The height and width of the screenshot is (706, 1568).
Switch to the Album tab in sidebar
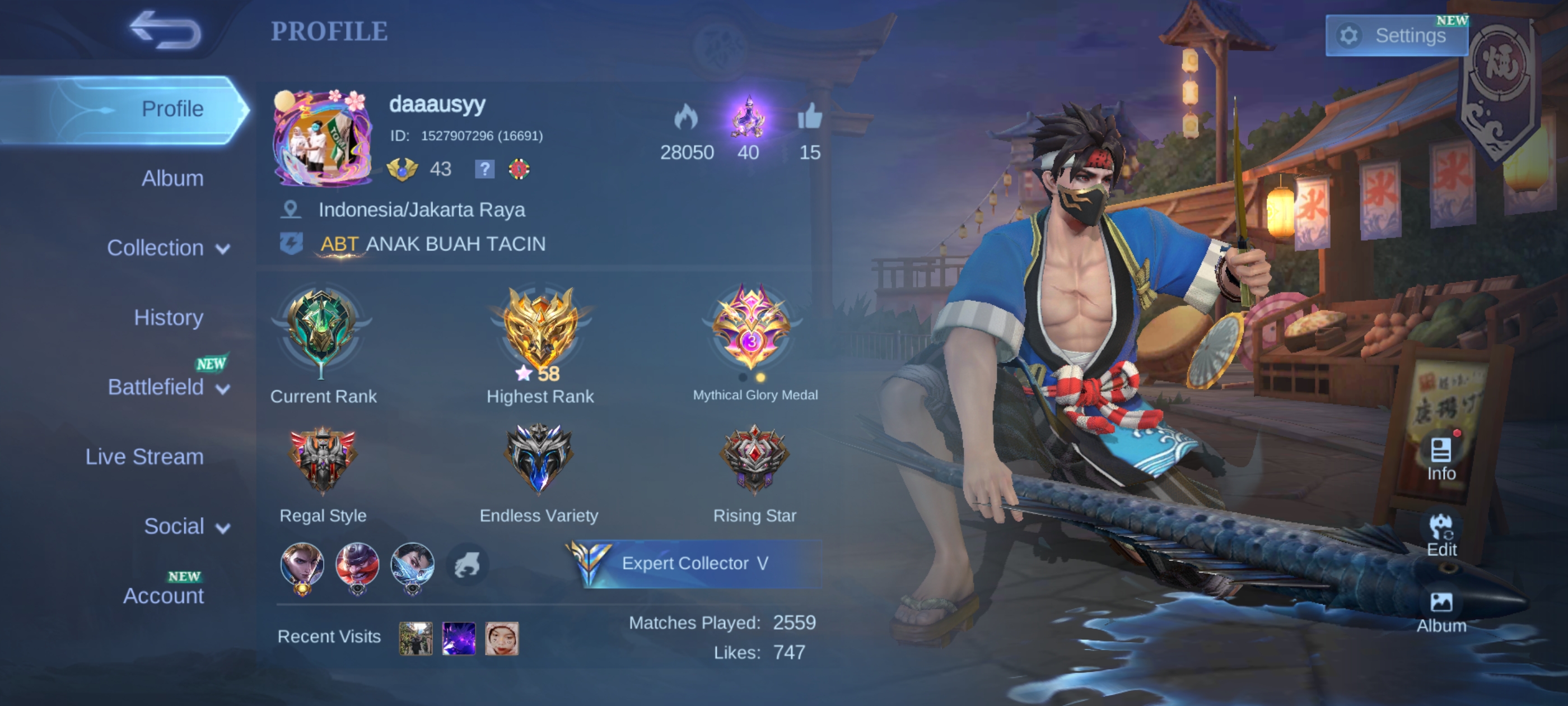(172, 179)
